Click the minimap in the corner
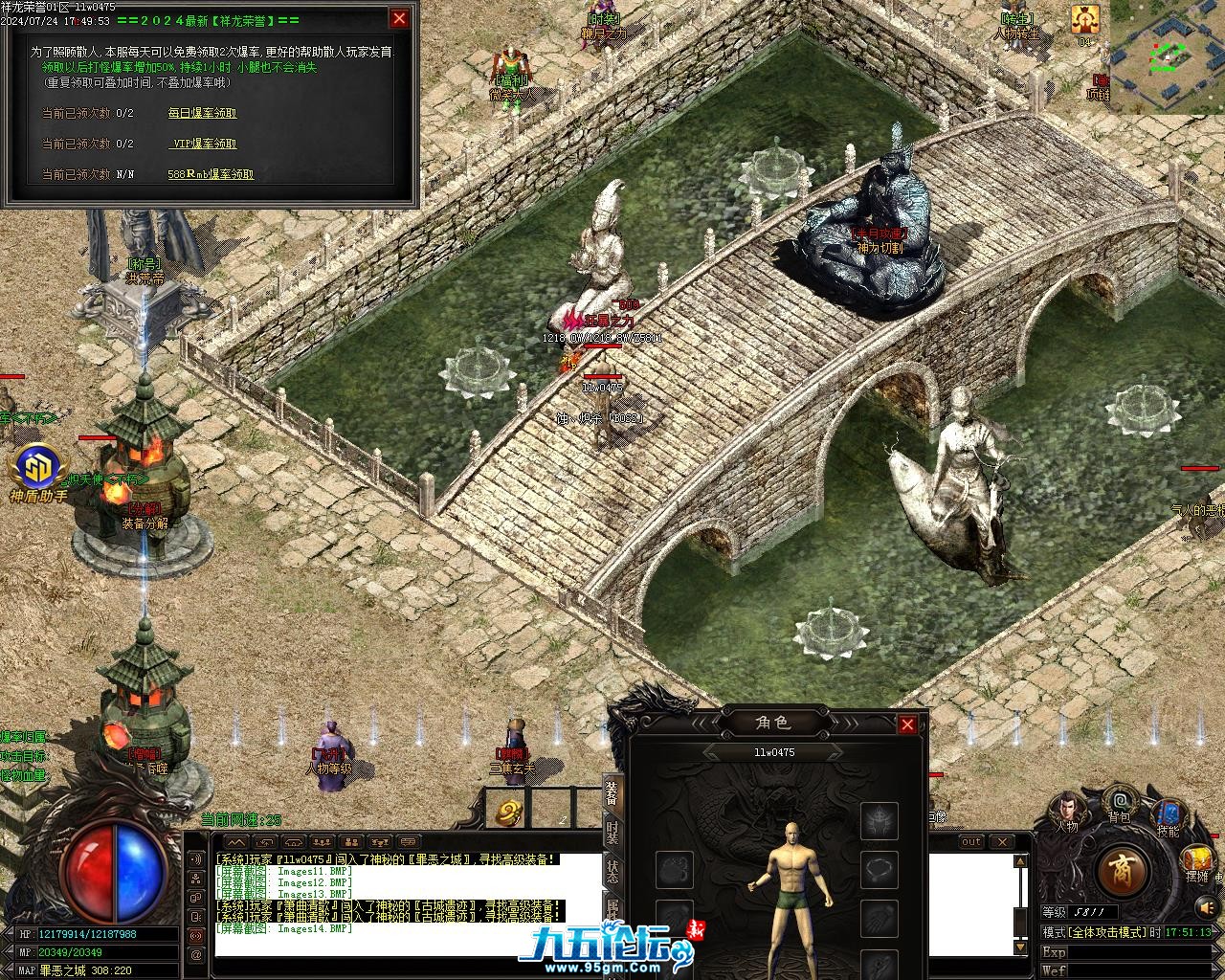This screenshot has height=980, width=1225. click(1167, 57)
